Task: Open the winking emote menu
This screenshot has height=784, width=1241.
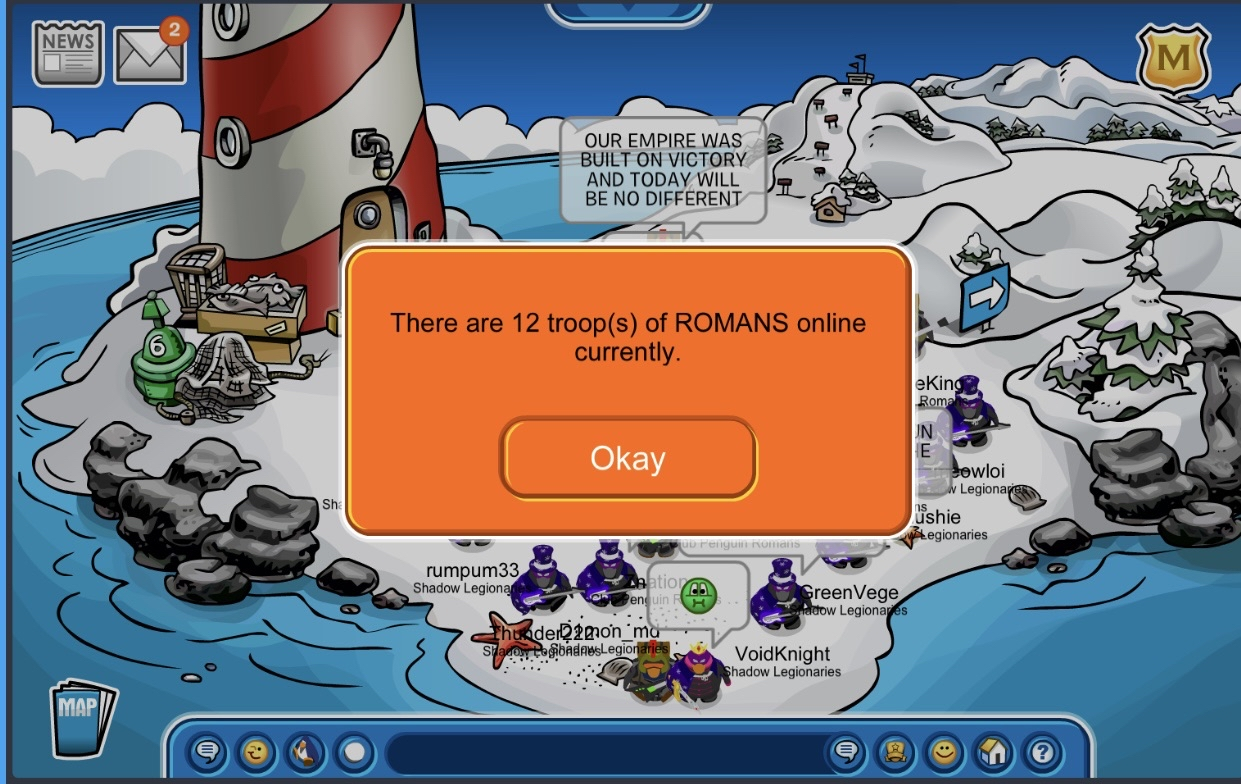Action: [257, 750]
